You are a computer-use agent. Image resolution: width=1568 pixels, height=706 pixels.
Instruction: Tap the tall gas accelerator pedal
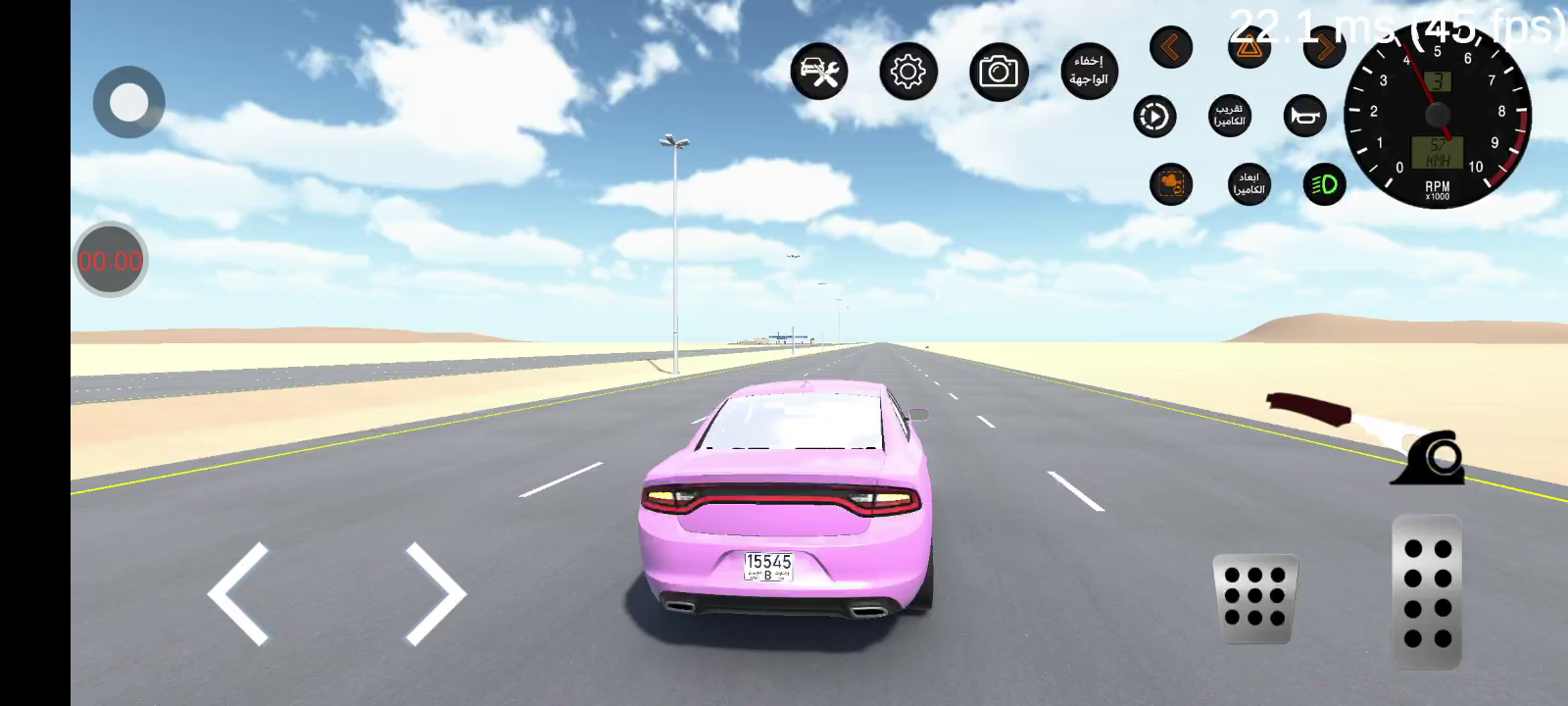point(1427,592)
